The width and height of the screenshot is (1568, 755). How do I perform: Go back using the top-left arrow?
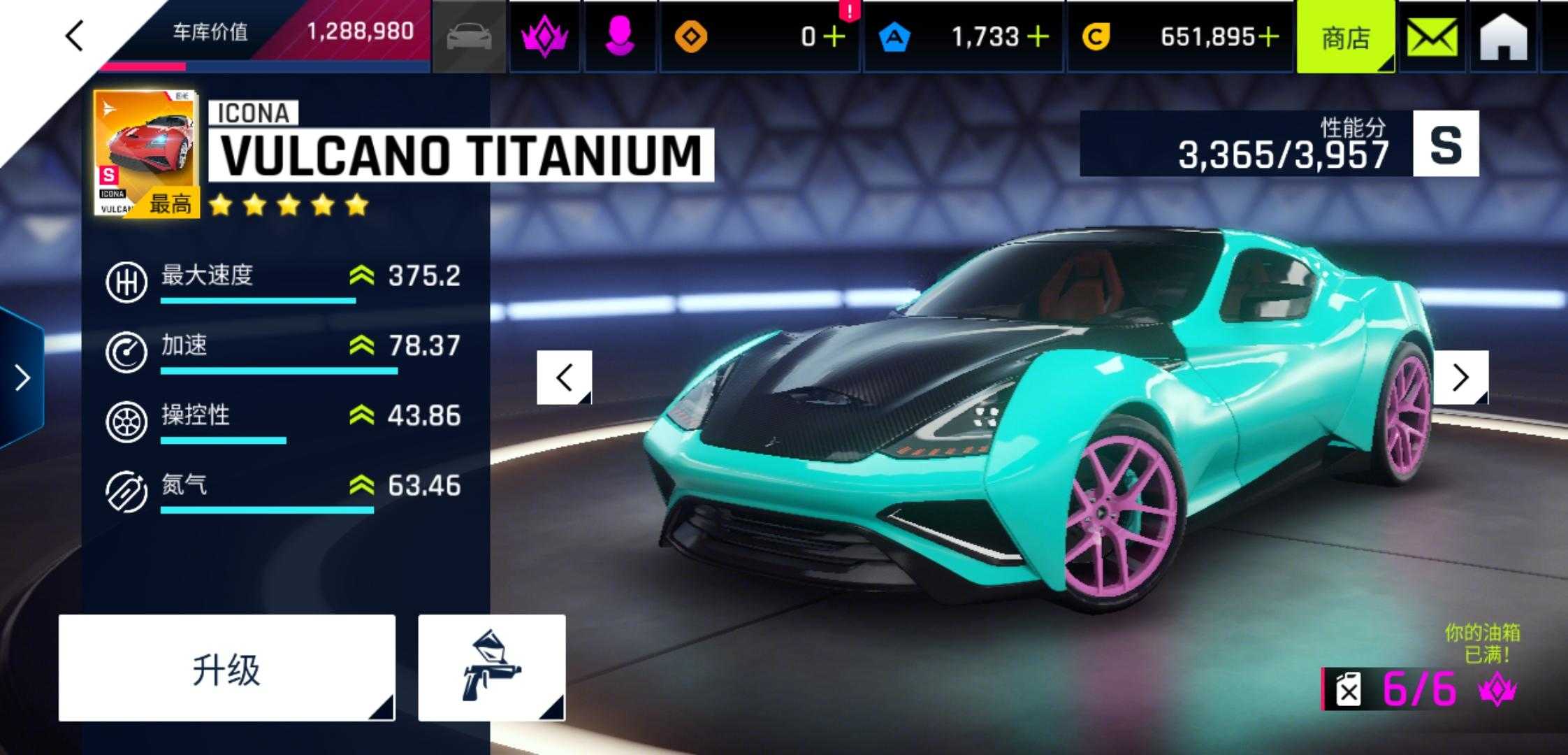[74, 35]
